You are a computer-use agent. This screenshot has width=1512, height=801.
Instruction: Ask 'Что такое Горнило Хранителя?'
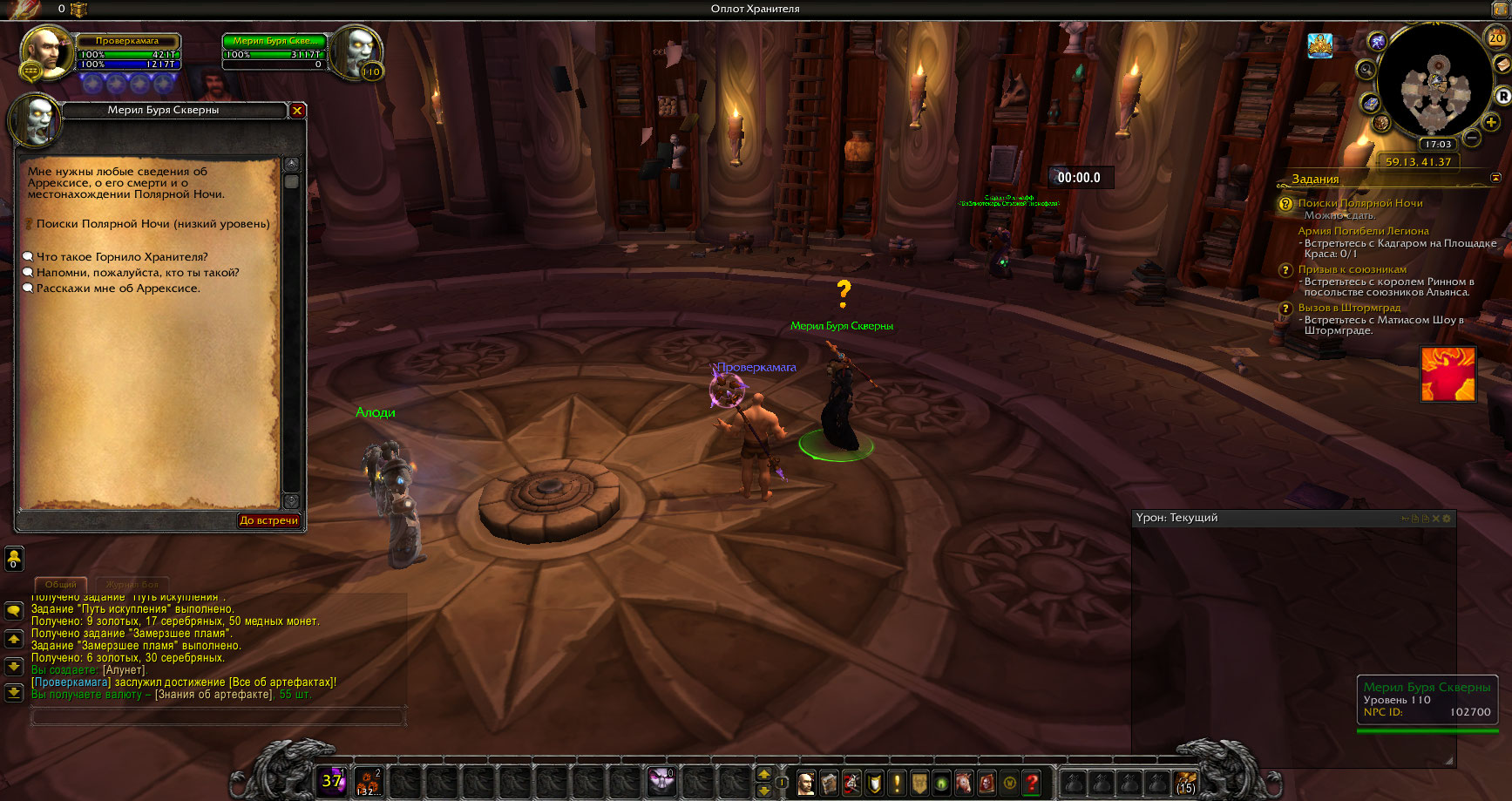click(x=122, y=257)
